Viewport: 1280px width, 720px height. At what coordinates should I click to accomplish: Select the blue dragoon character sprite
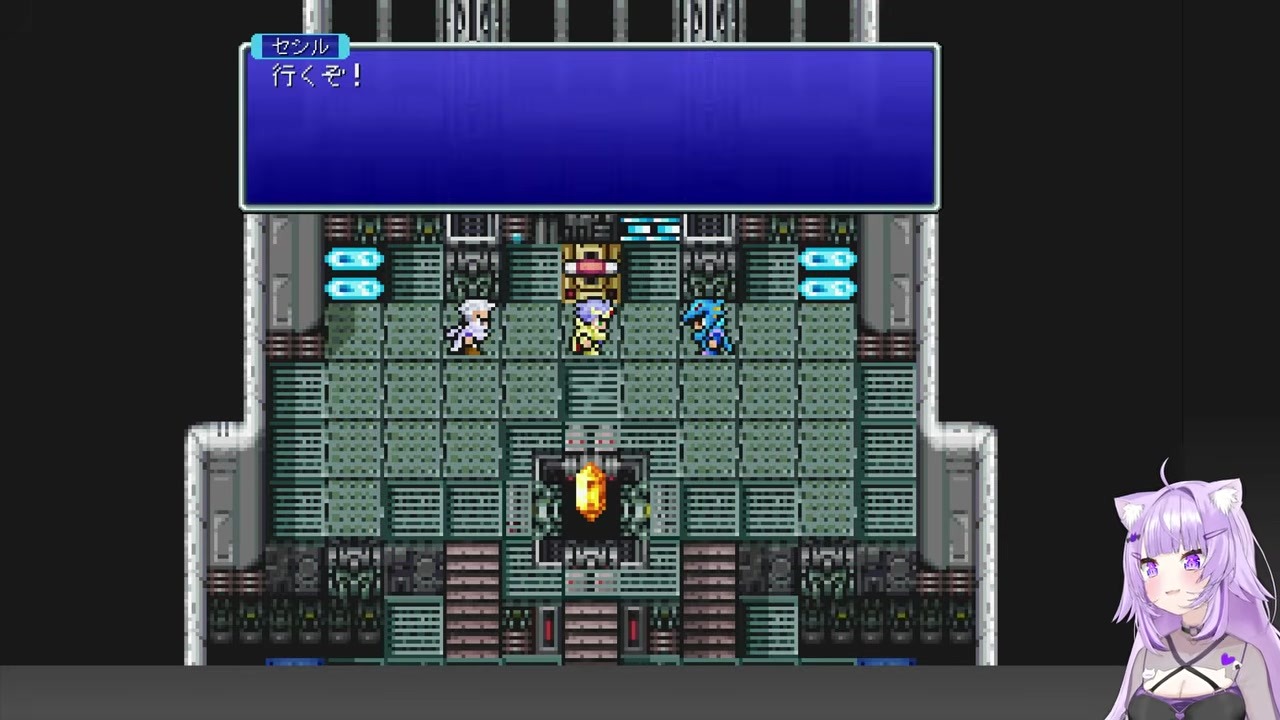pyautogui.click(x=708, y=325)
